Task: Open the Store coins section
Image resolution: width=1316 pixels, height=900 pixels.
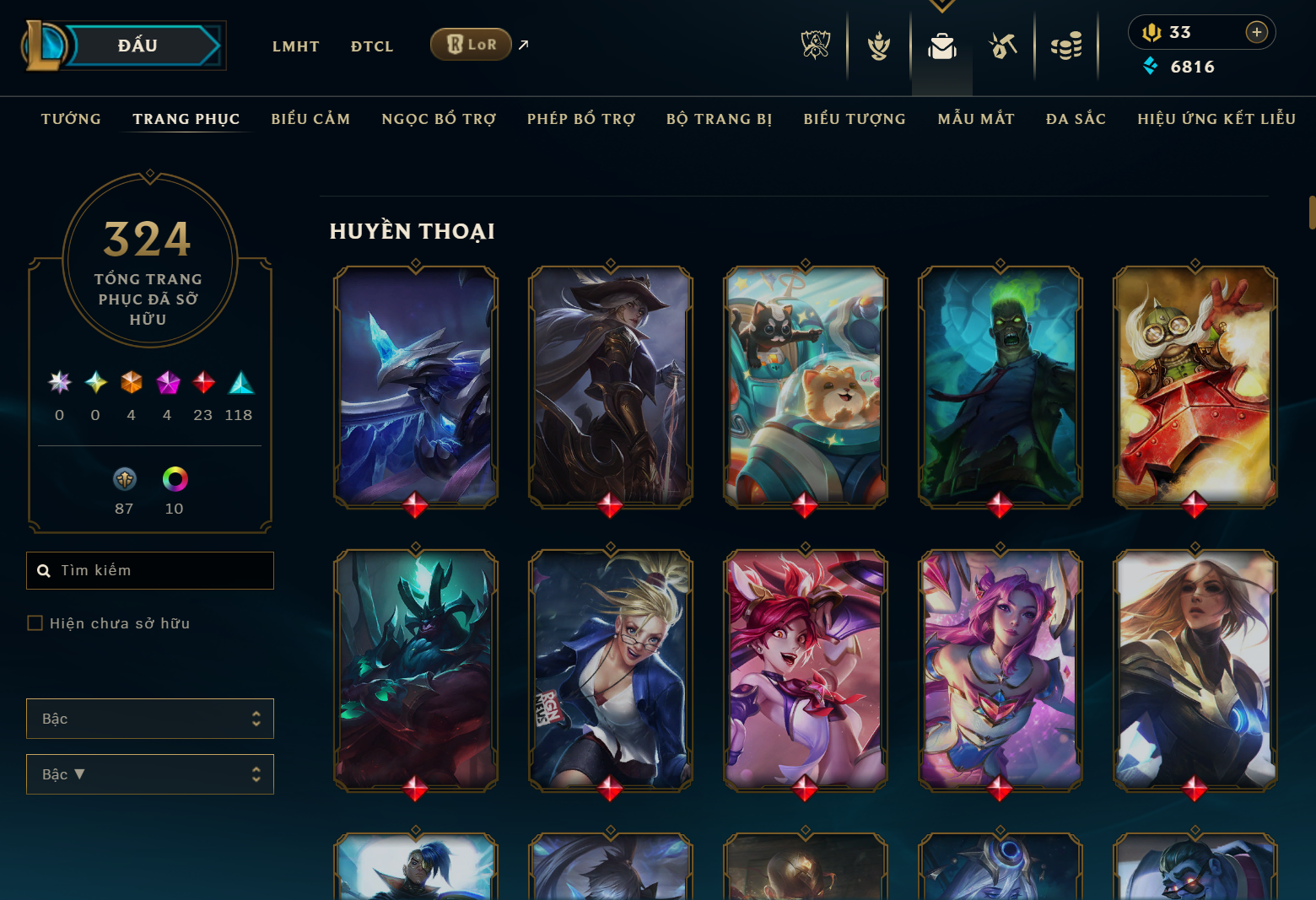Action: coord(1067,46)
